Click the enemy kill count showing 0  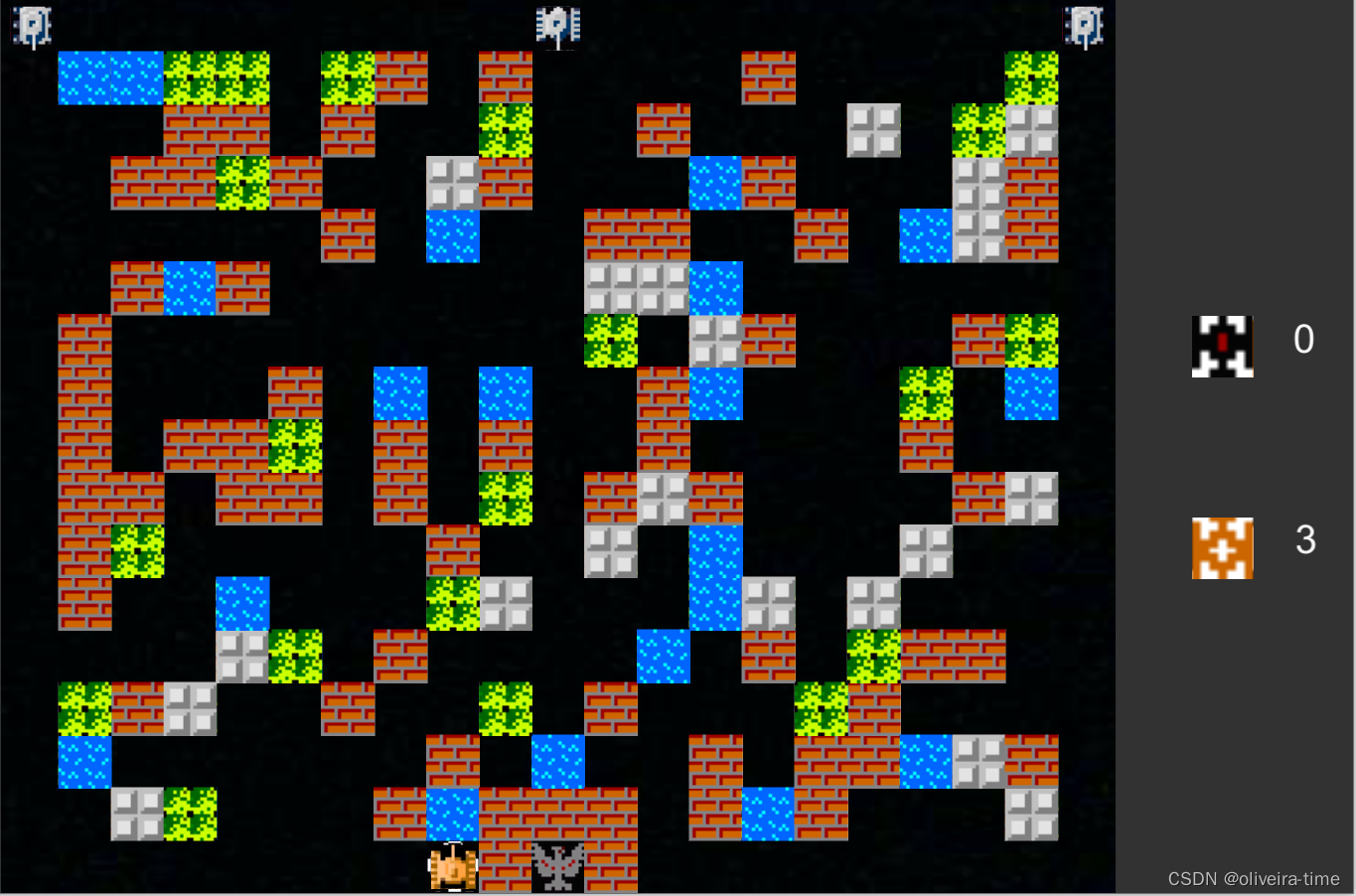pyautogui.click(x=1302, y=340)
